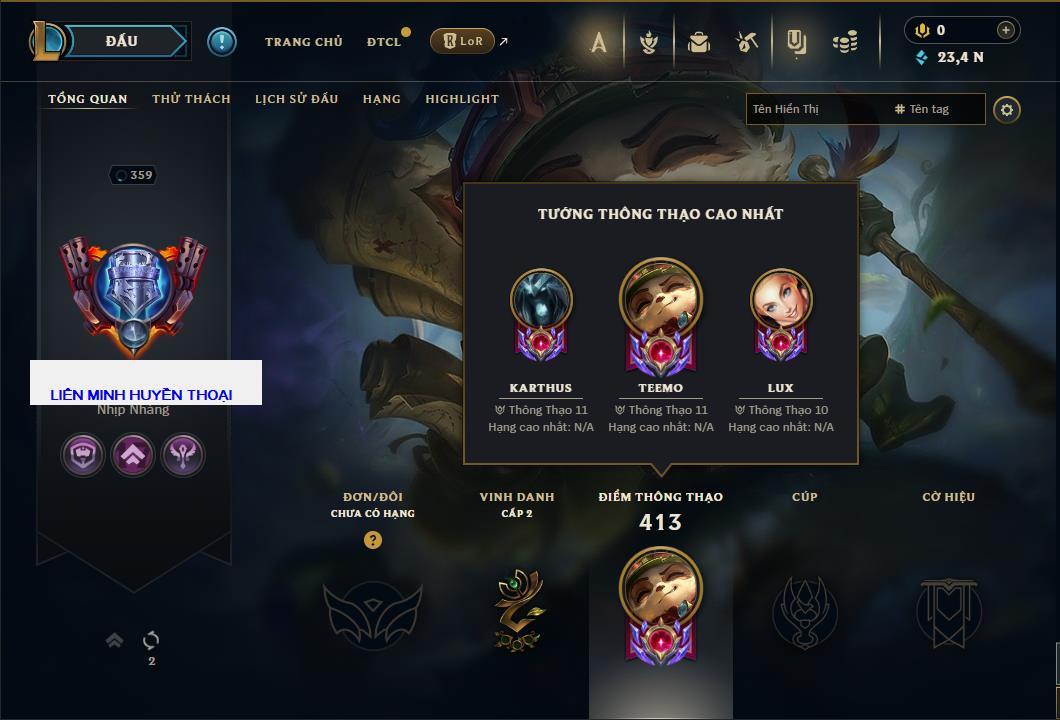Select the HẠNG tab
This screenshot has width=1060, height=720.
381,99
